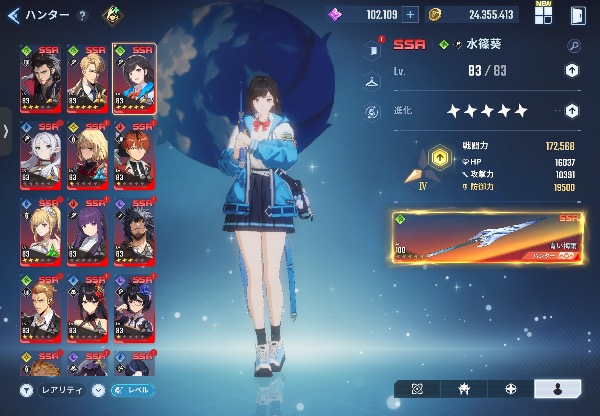
Task: Add more purple crystal currency
Action: pos(410,15)
